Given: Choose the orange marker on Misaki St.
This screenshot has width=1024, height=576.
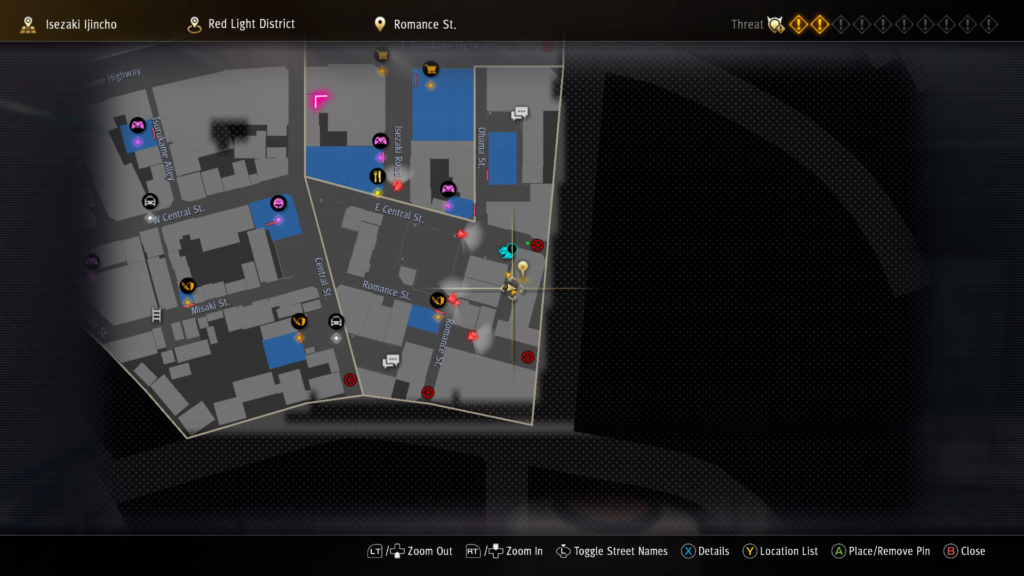Looking at the screenshot, I should (x=187, y=286).
